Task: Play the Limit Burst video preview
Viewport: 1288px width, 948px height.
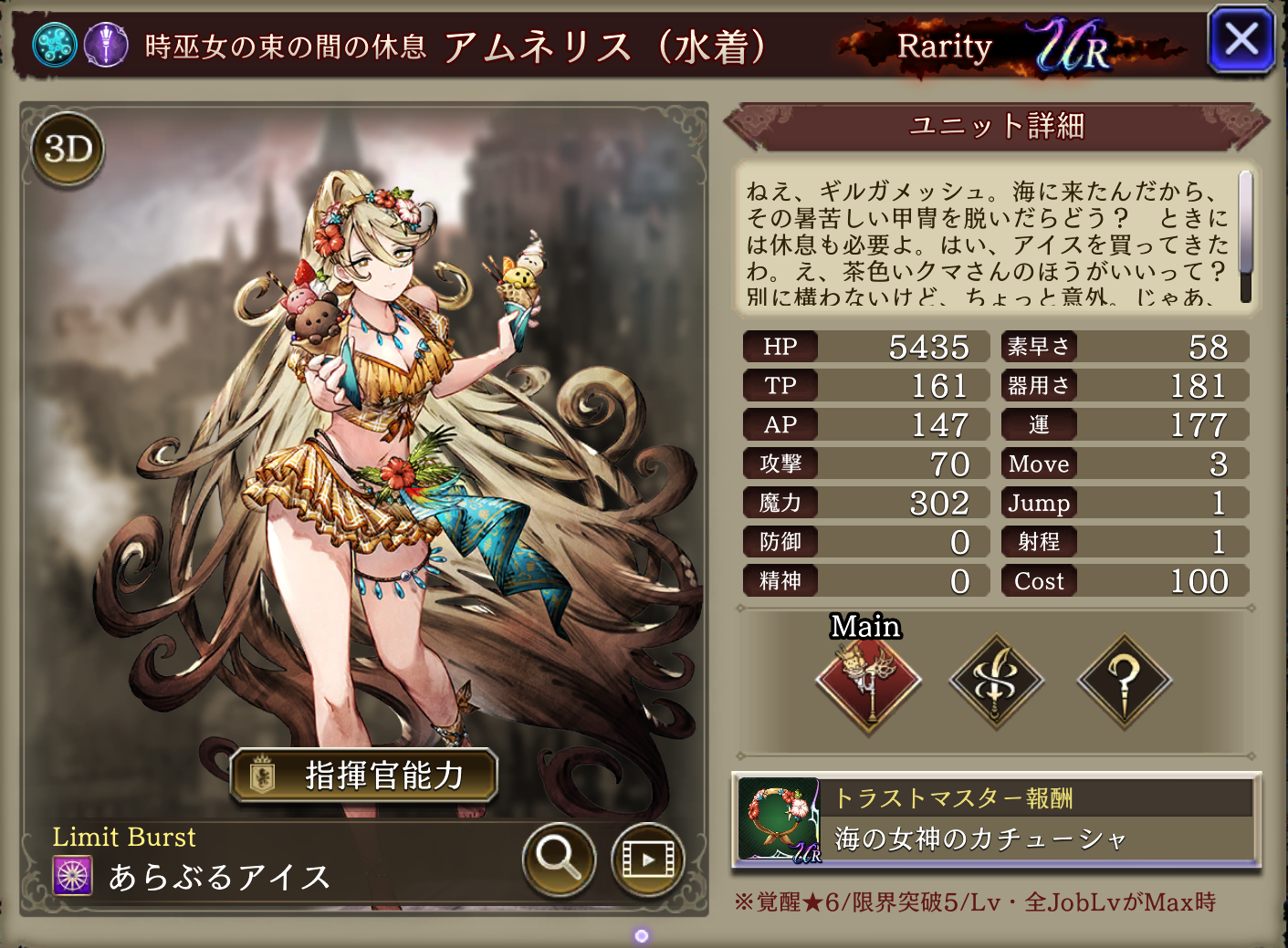Action: click(x=648, y=859)
